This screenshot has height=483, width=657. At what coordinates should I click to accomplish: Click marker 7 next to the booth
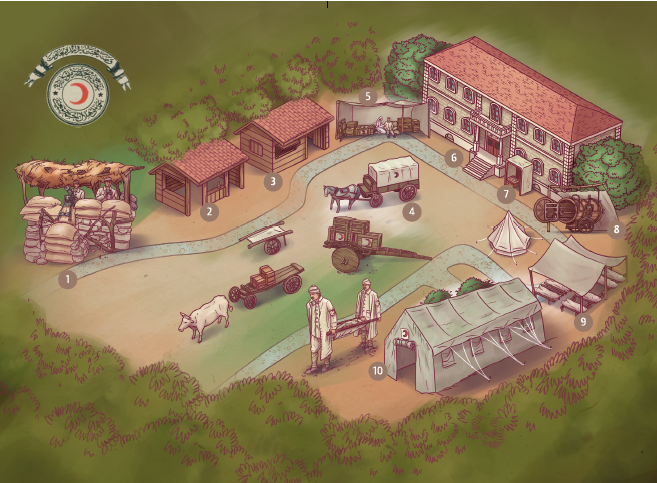tap(507, 192)
